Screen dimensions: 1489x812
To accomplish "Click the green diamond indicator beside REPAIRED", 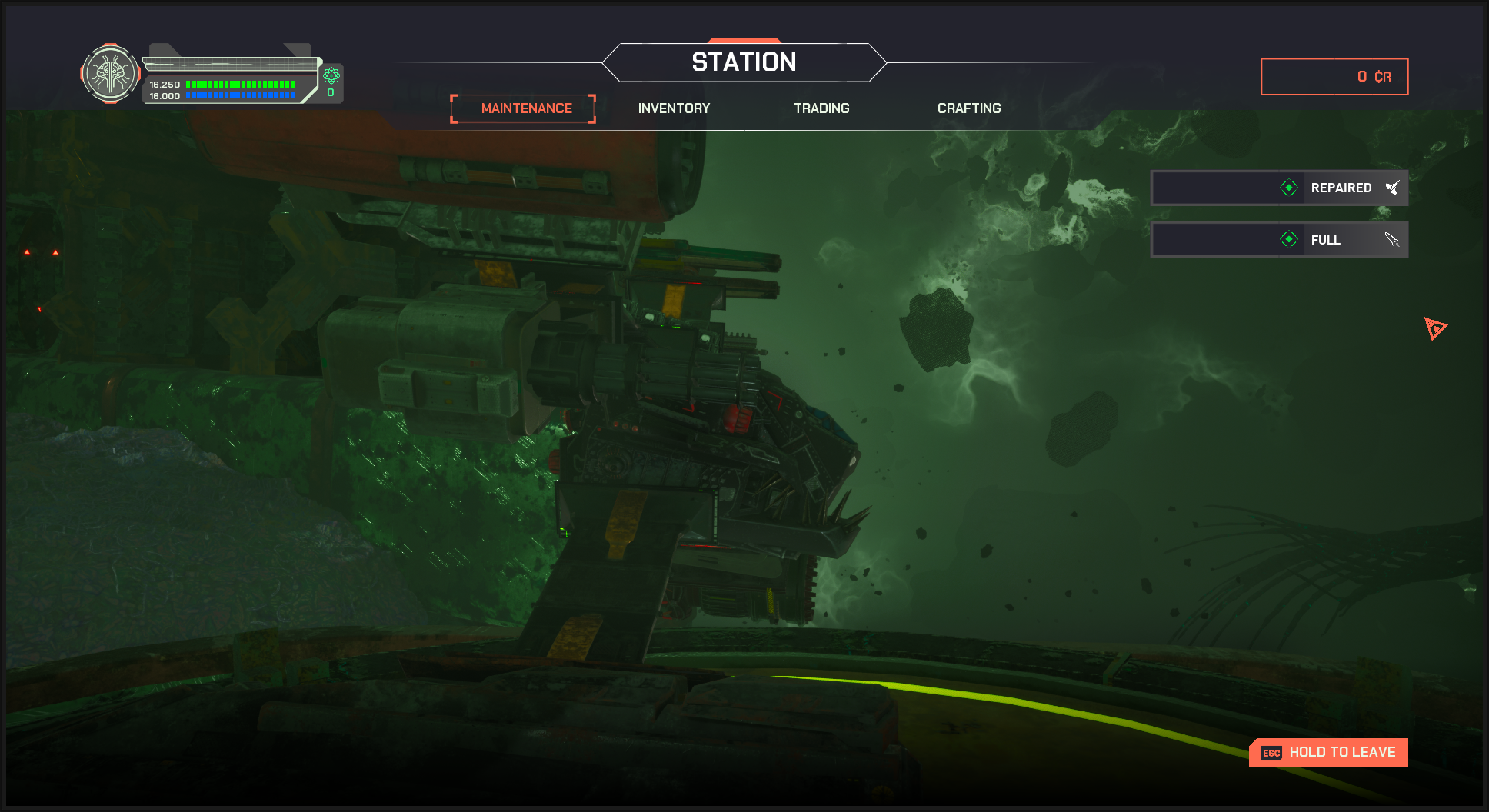I will tap(1287, 187).
